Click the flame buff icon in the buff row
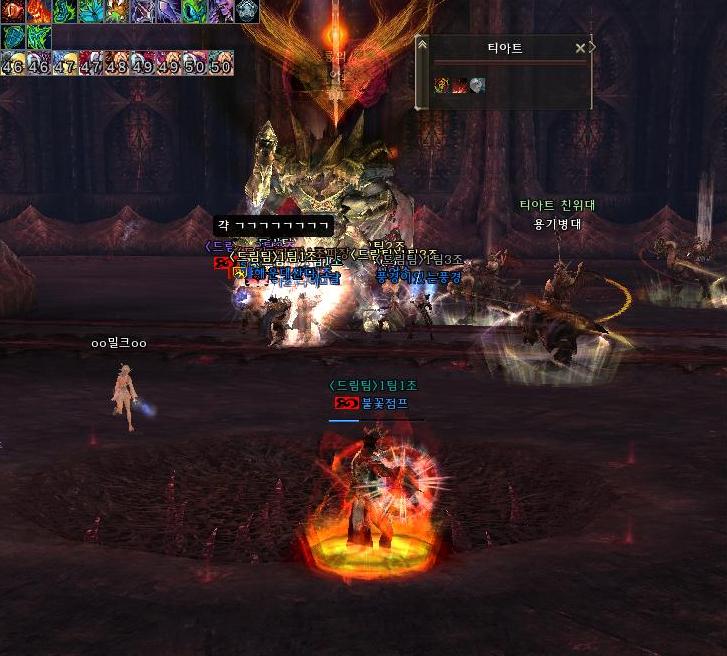The height and width of the screenshot is (656, 727). 37,11
